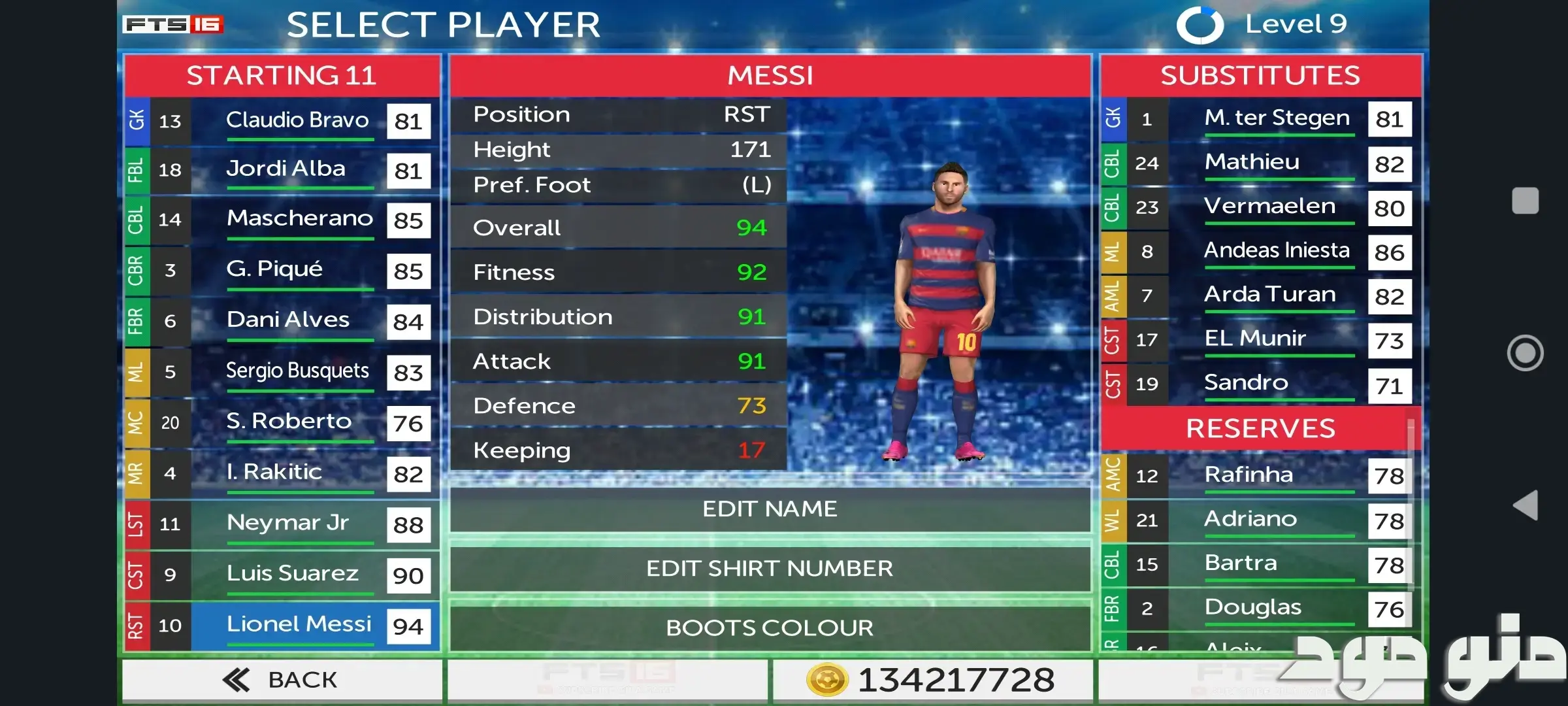Select Claudio Bravo from Starting 11
1568x706 pixels.
pyautogui.click(x=297, y=121)
